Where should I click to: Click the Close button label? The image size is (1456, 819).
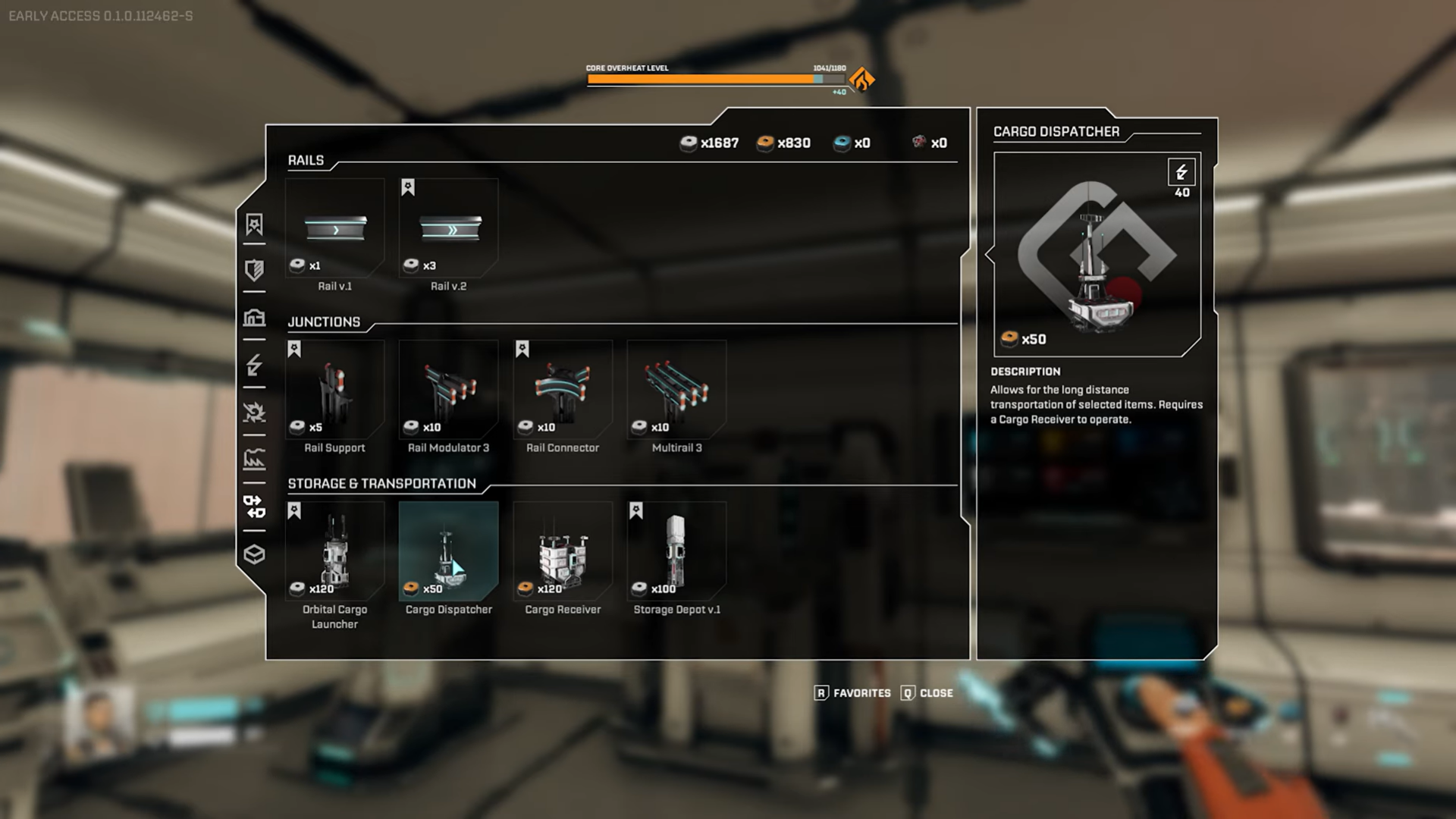936,693
